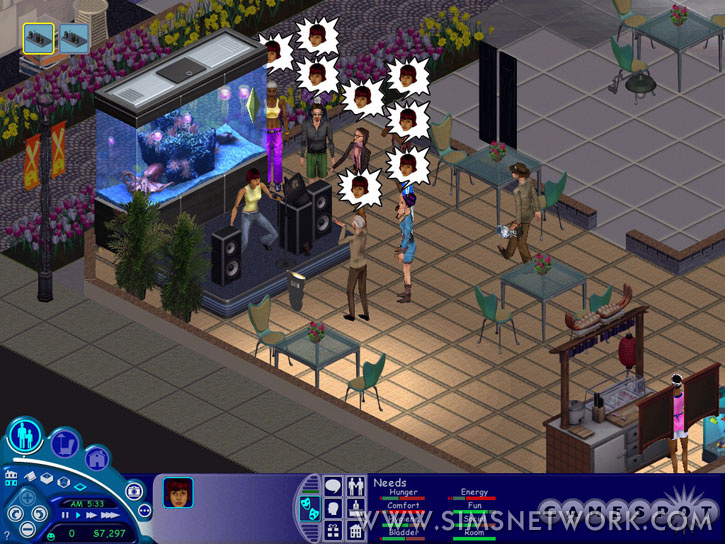Show the Sim's mood masks panel

point(311,509)
